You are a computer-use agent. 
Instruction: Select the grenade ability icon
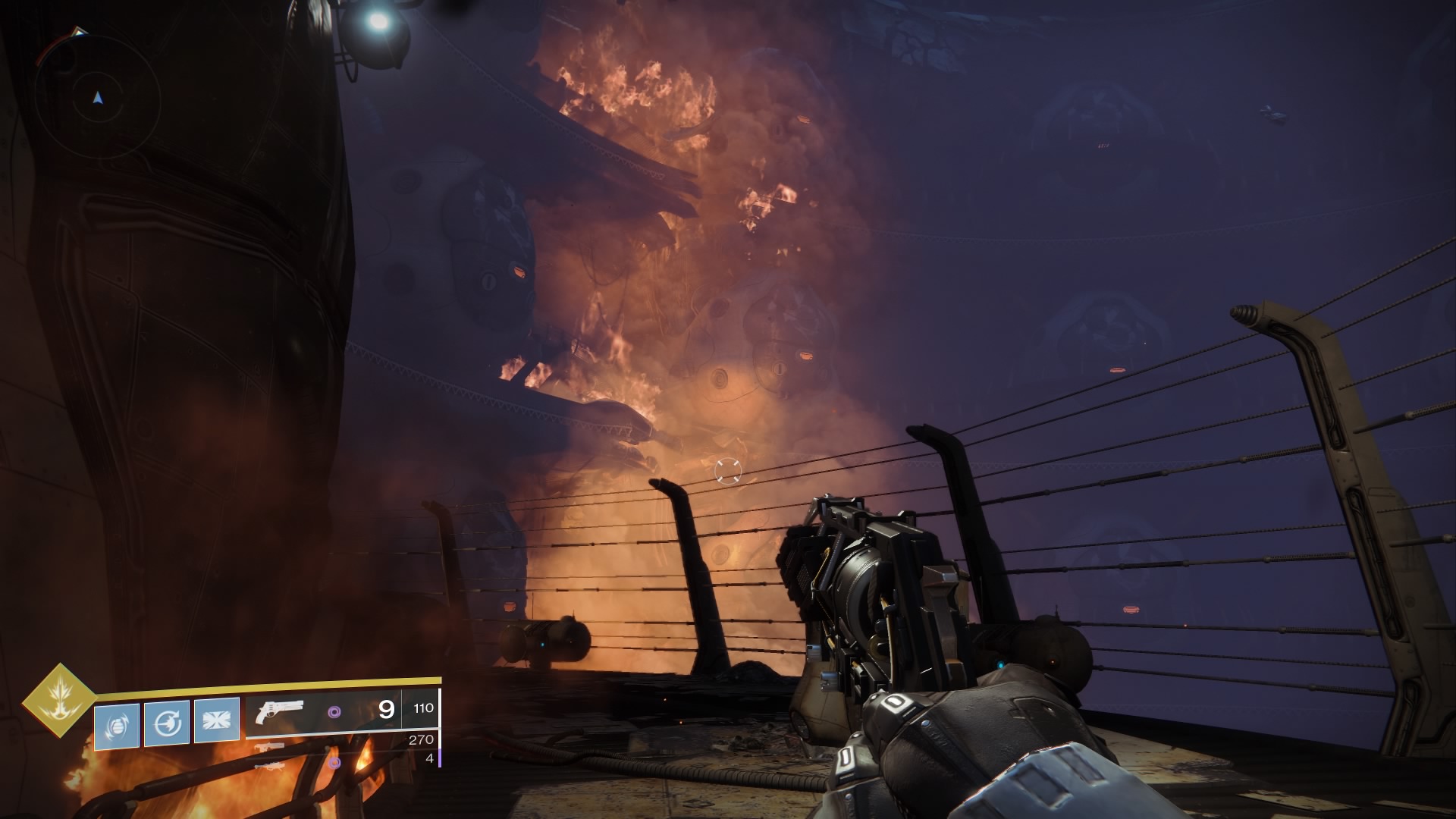pos(117,726)
